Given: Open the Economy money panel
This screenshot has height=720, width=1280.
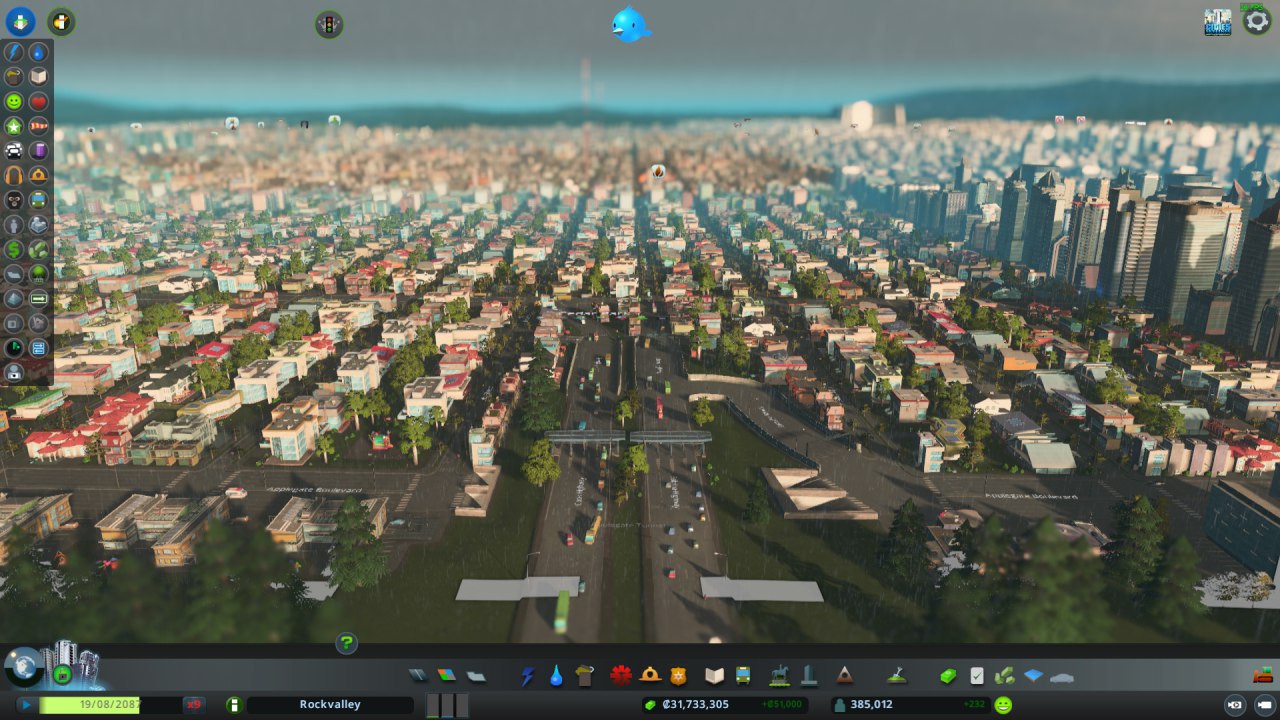Looking at the screenshot, I should [x=948, y=676].
